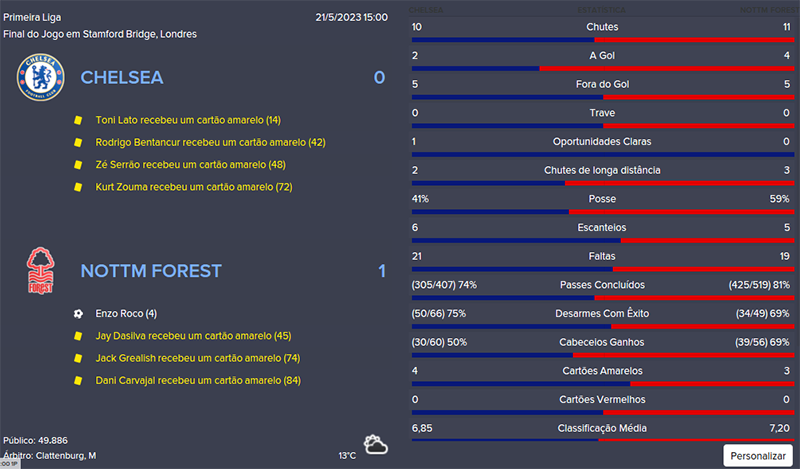The image size is (800, 469).
Task: Open the Chelsea team name link
Action: 122,77
